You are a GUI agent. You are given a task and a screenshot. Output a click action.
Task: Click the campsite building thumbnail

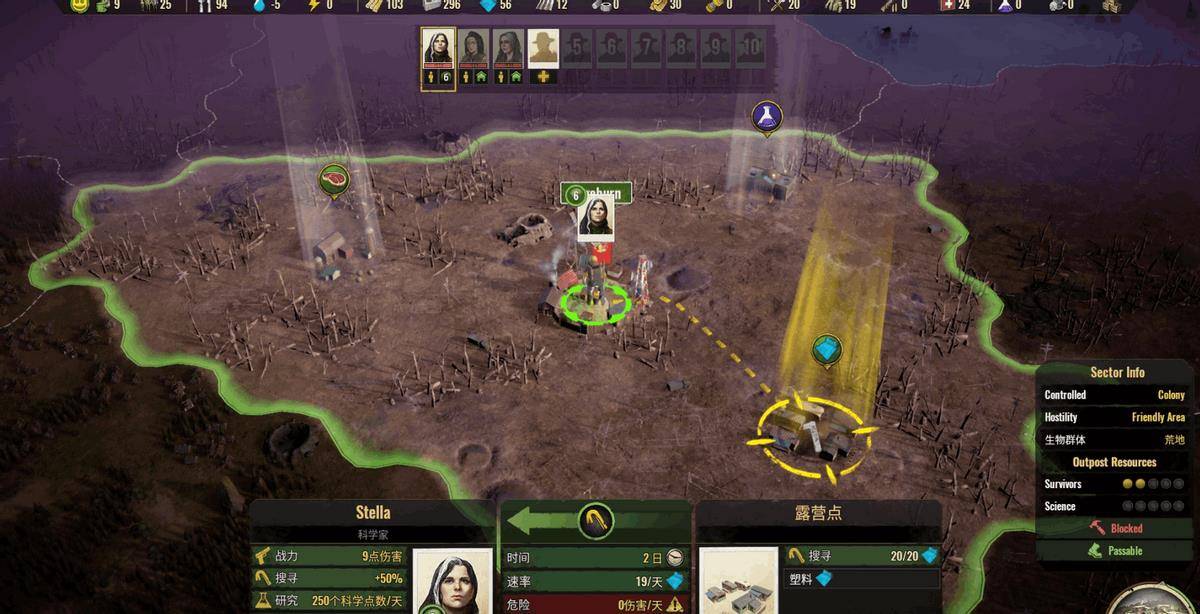[x=735, y=582]
